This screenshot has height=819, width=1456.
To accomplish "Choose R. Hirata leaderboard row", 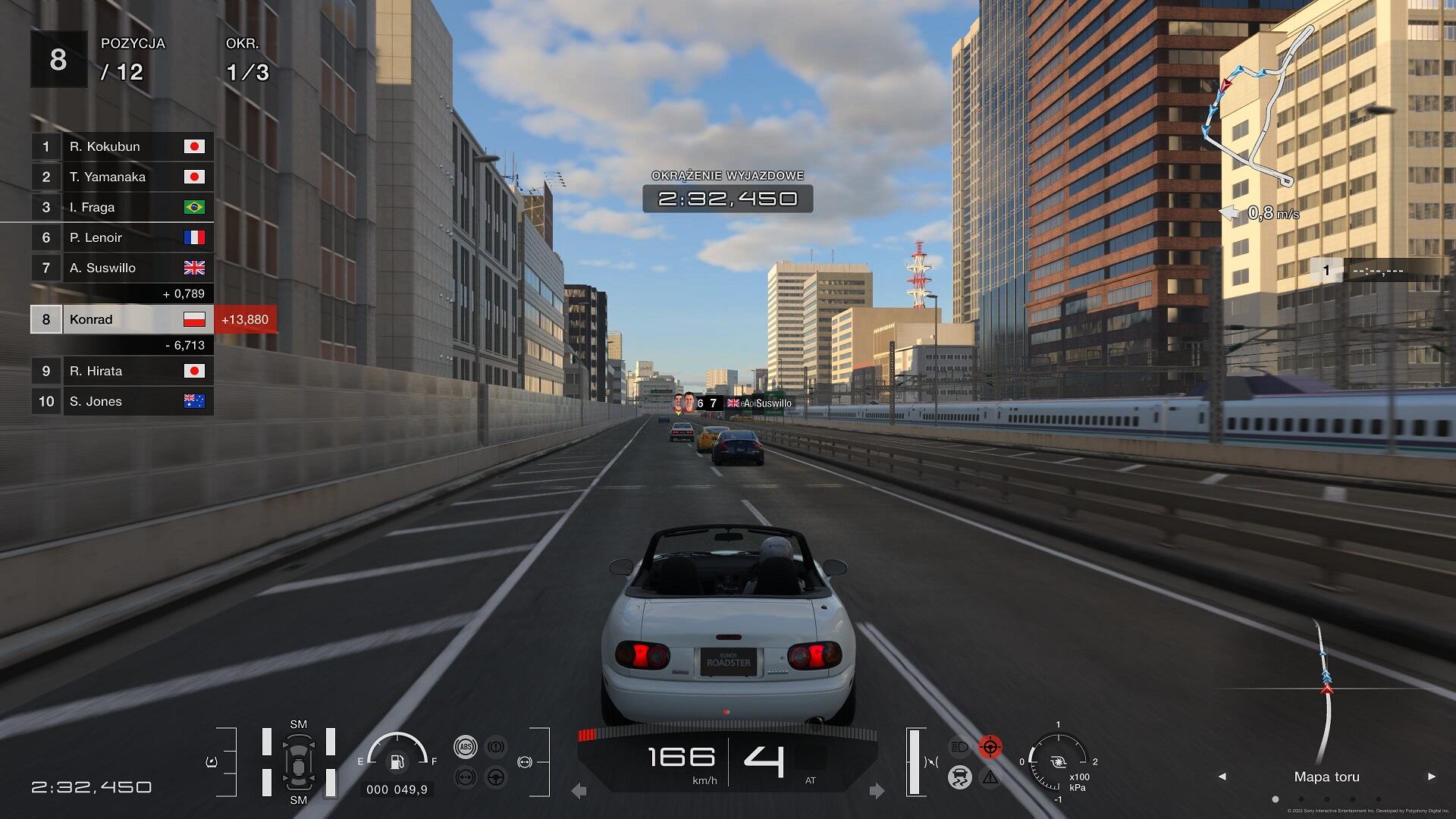I will [x=121, y=371].
